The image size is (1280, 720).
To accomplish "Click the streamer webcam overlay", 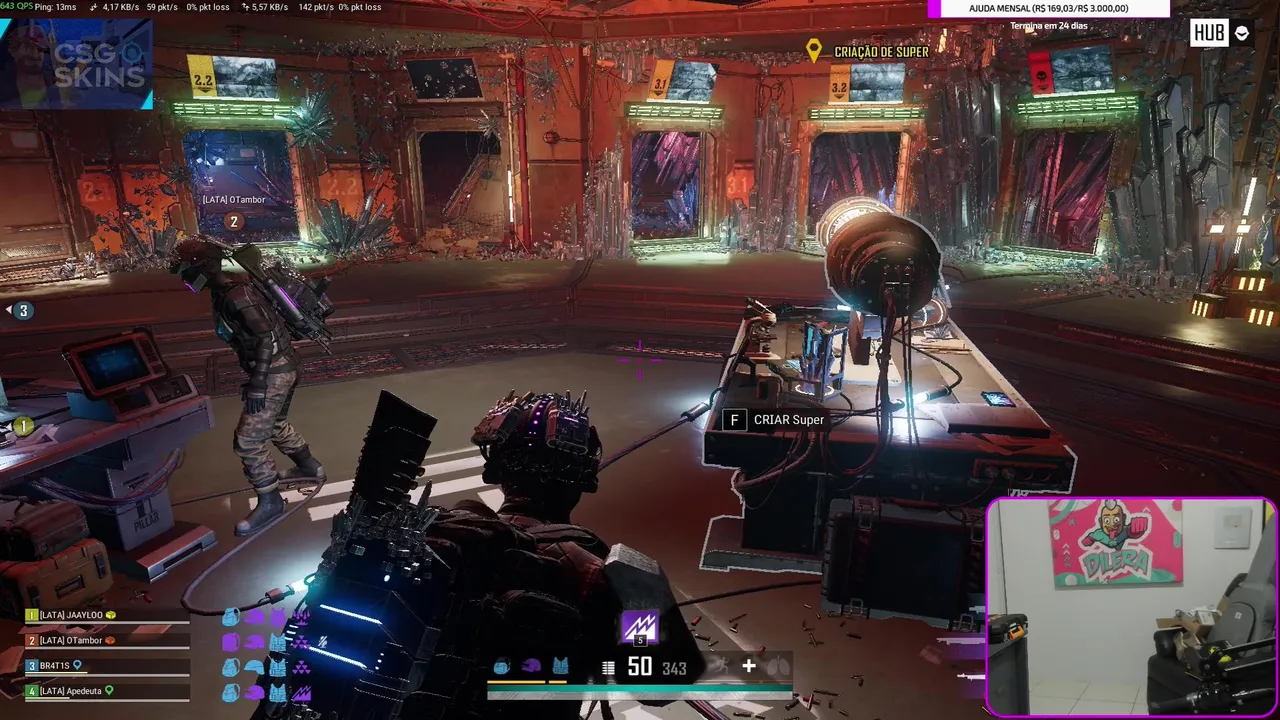I will (1132, 607).
